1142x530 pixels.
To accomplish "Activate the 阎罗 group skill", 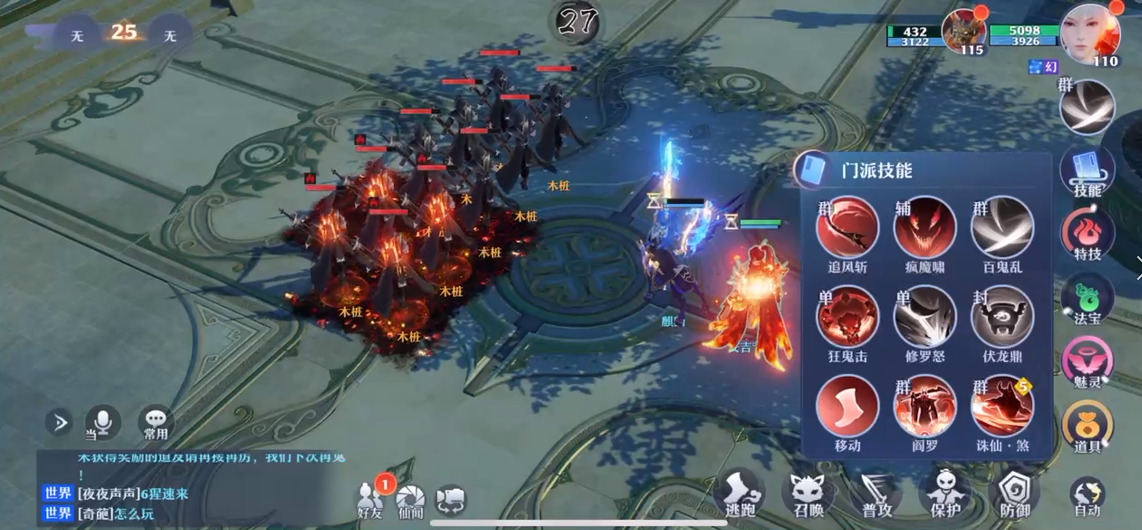I will click(x=924, y=406).
